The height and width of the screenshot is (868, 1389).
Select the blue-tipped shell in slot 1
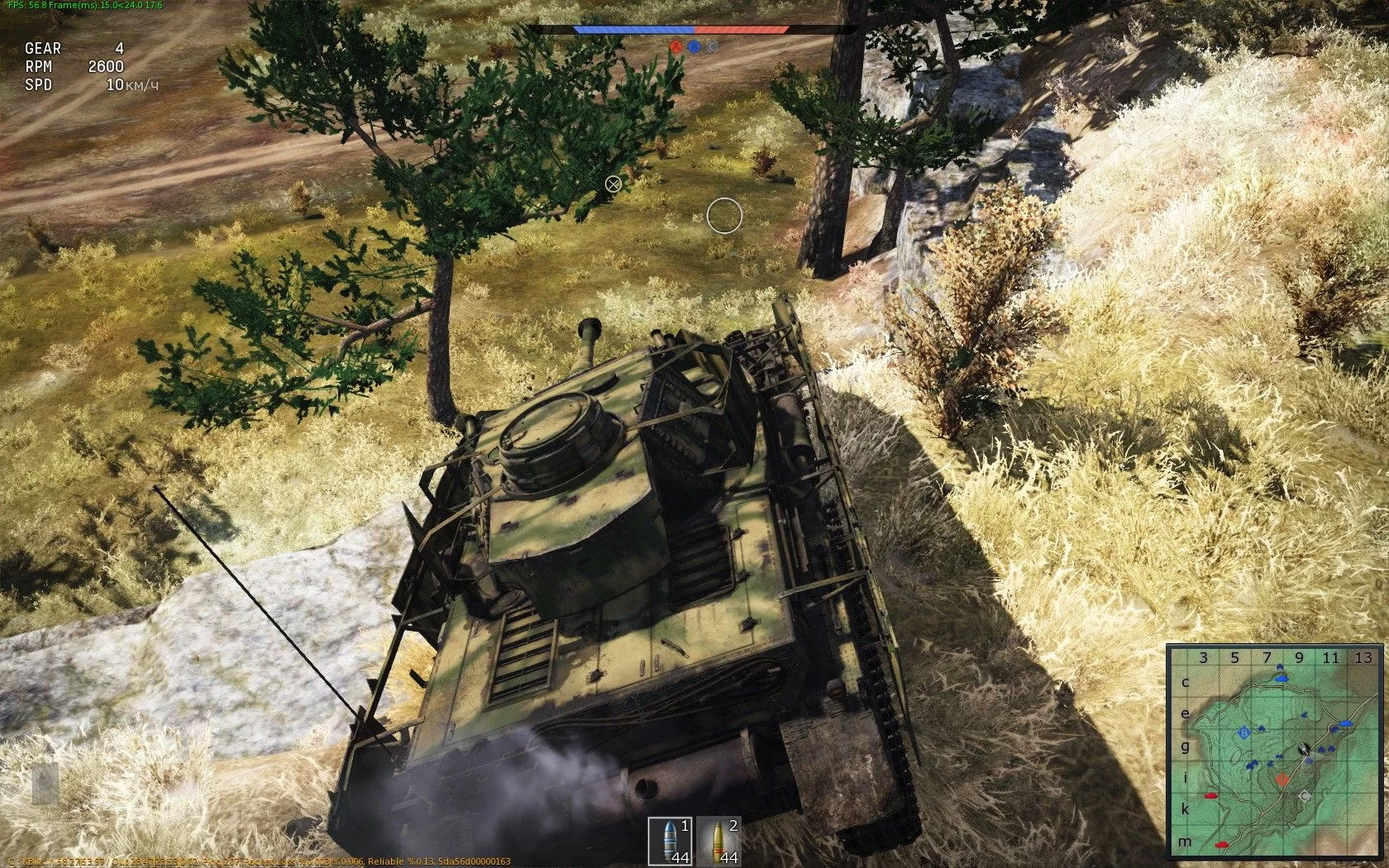(x=669, y=841)
